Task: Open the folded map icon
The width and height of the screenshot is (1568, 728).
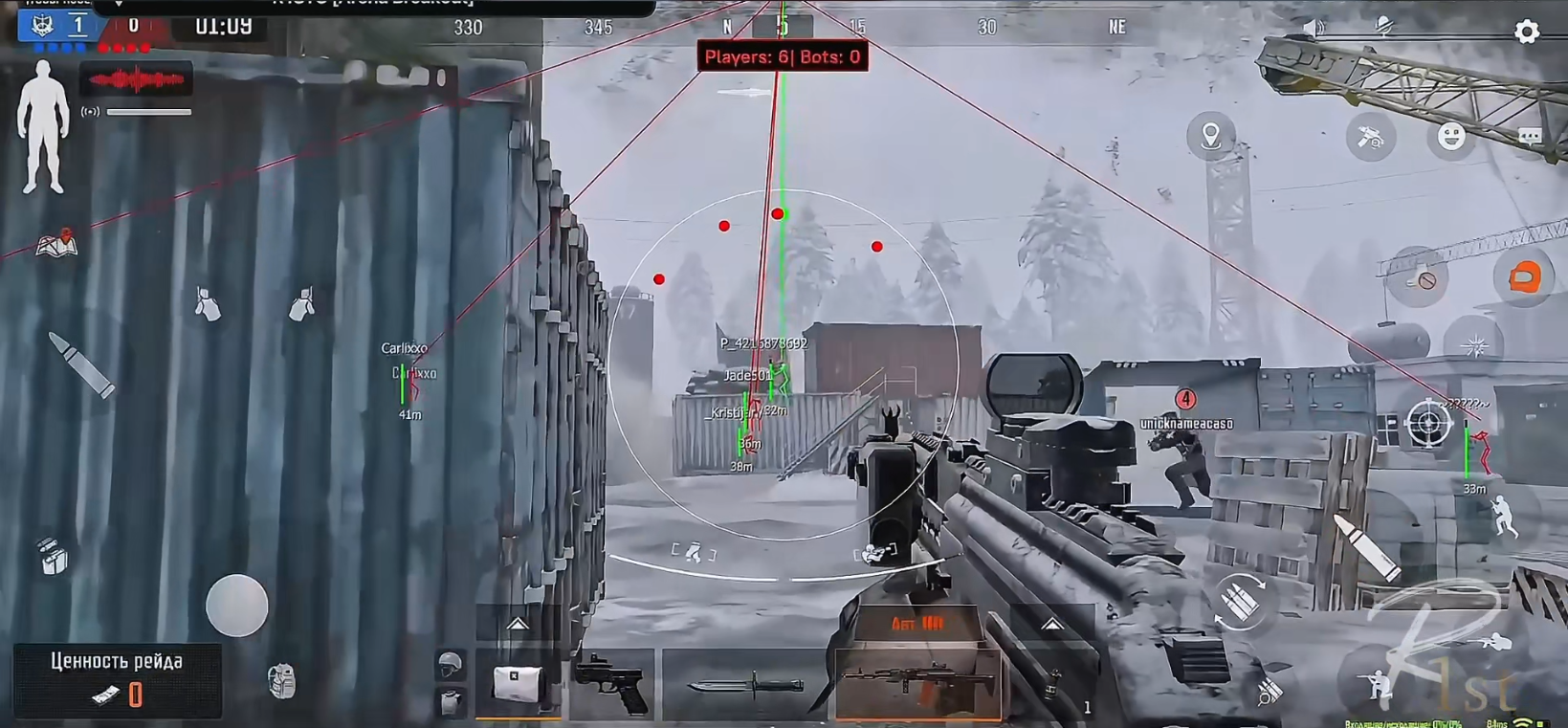Action: point(56,244)
